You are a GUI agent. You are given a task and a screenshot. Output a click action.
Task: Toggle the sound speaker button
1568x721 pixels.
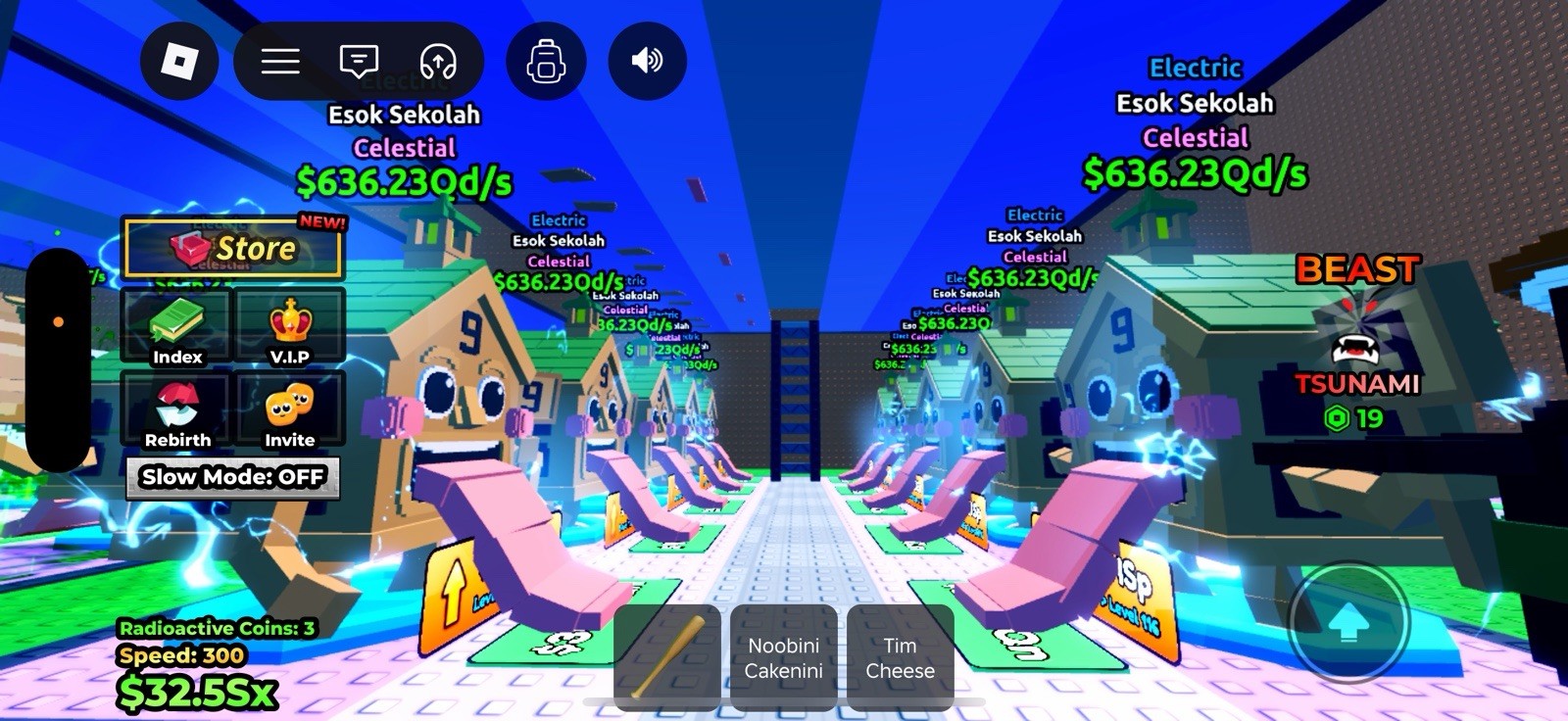[647, 62]
